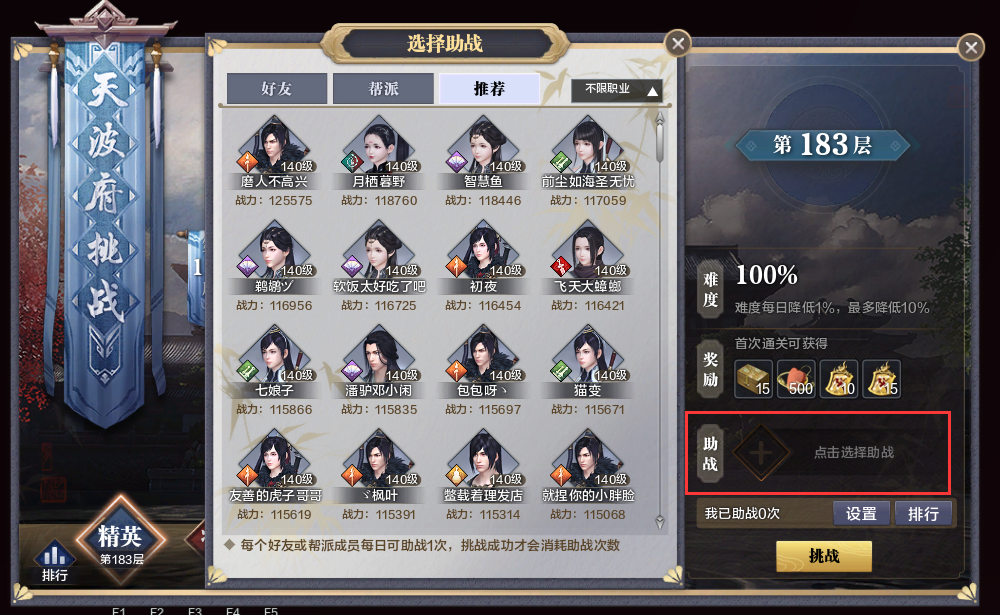Select 友善的虎子哥哥 as helper
1000x615 pixels.
pos(274,463)
